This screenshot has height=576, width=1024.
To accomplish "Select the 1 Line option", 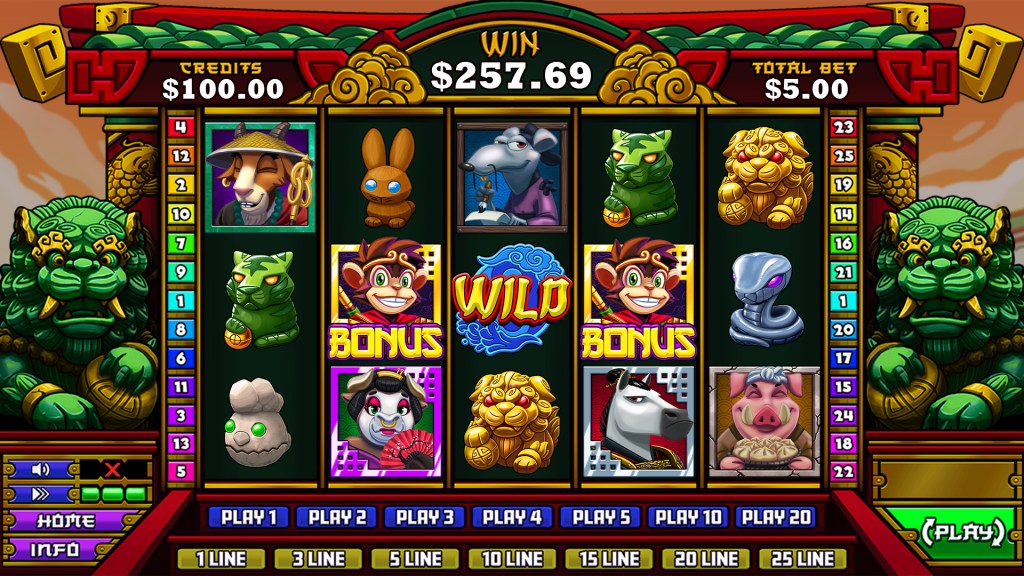I will pos(221,558).
